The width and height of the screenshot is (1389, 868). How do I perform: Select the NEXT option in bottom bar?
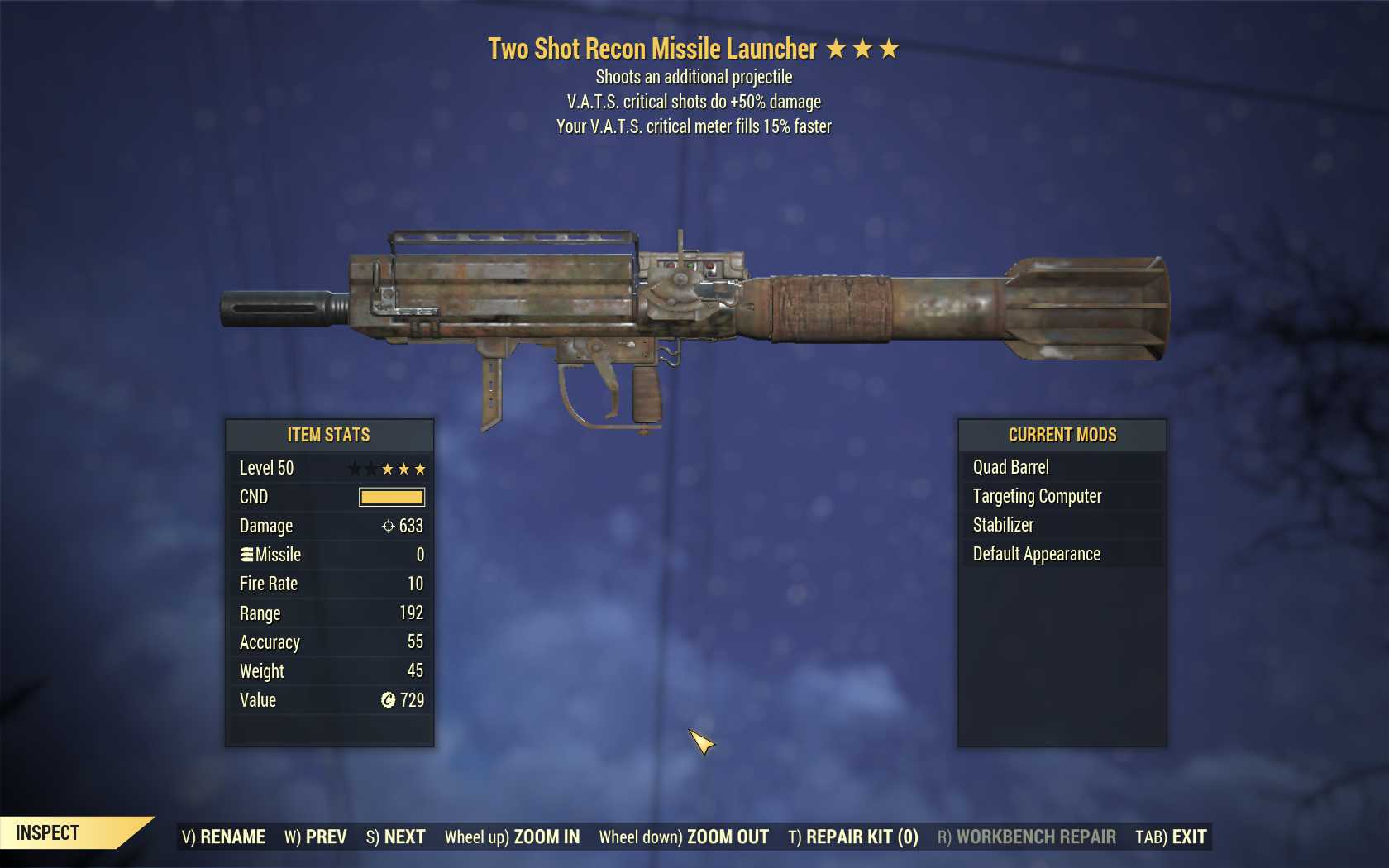coord(396,836)
